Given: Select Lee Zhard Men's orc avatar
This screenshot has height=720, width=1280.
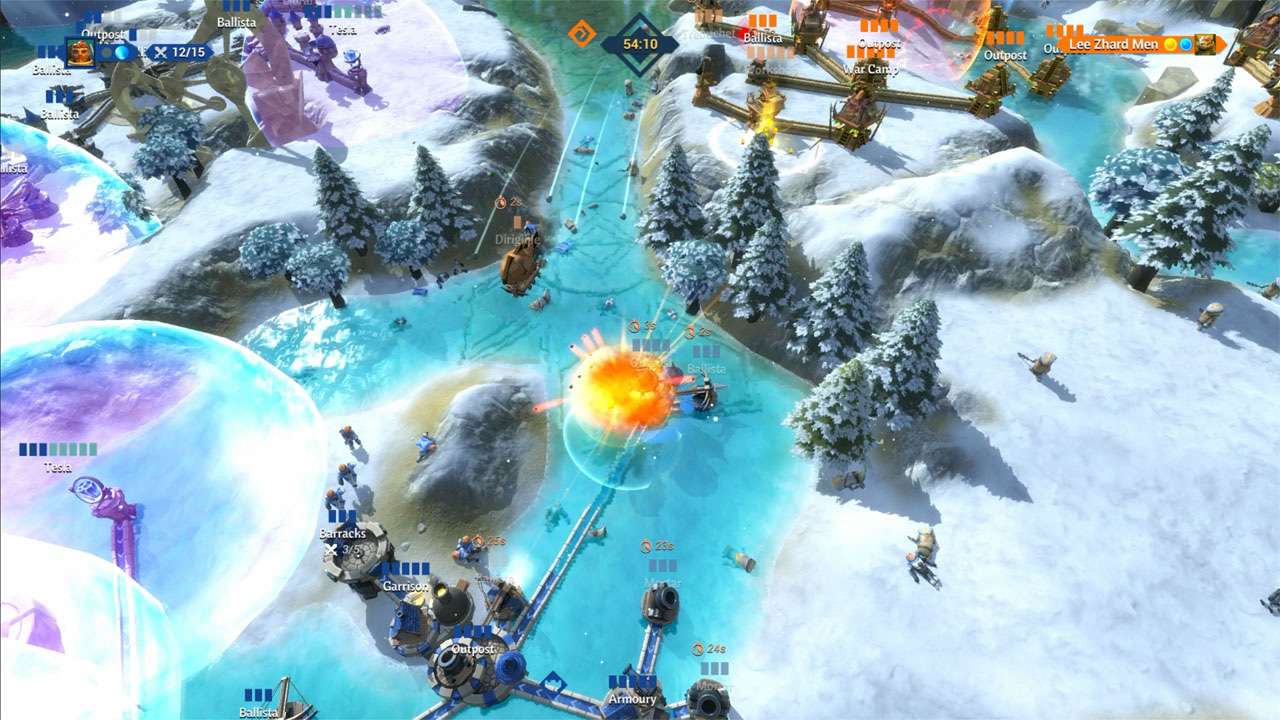Looking at the screenshot, I should point(1205,44).
